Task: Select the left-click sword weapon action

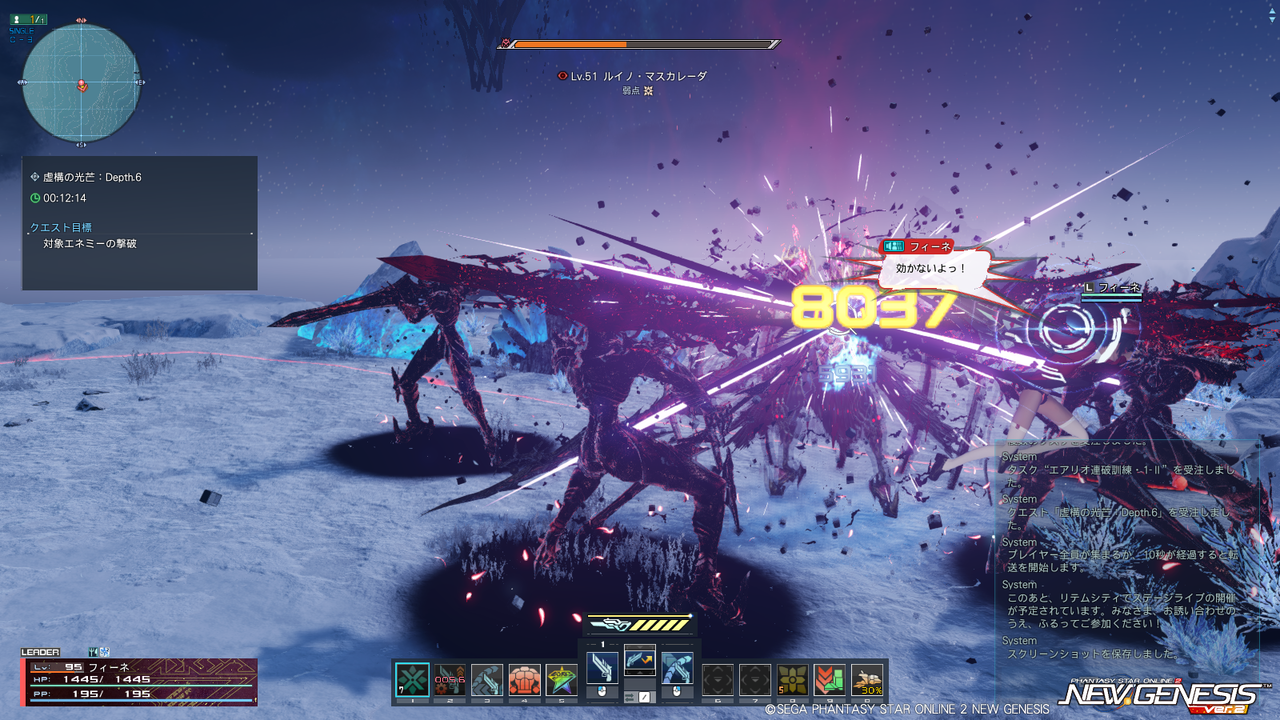Action: pos(602,667)
